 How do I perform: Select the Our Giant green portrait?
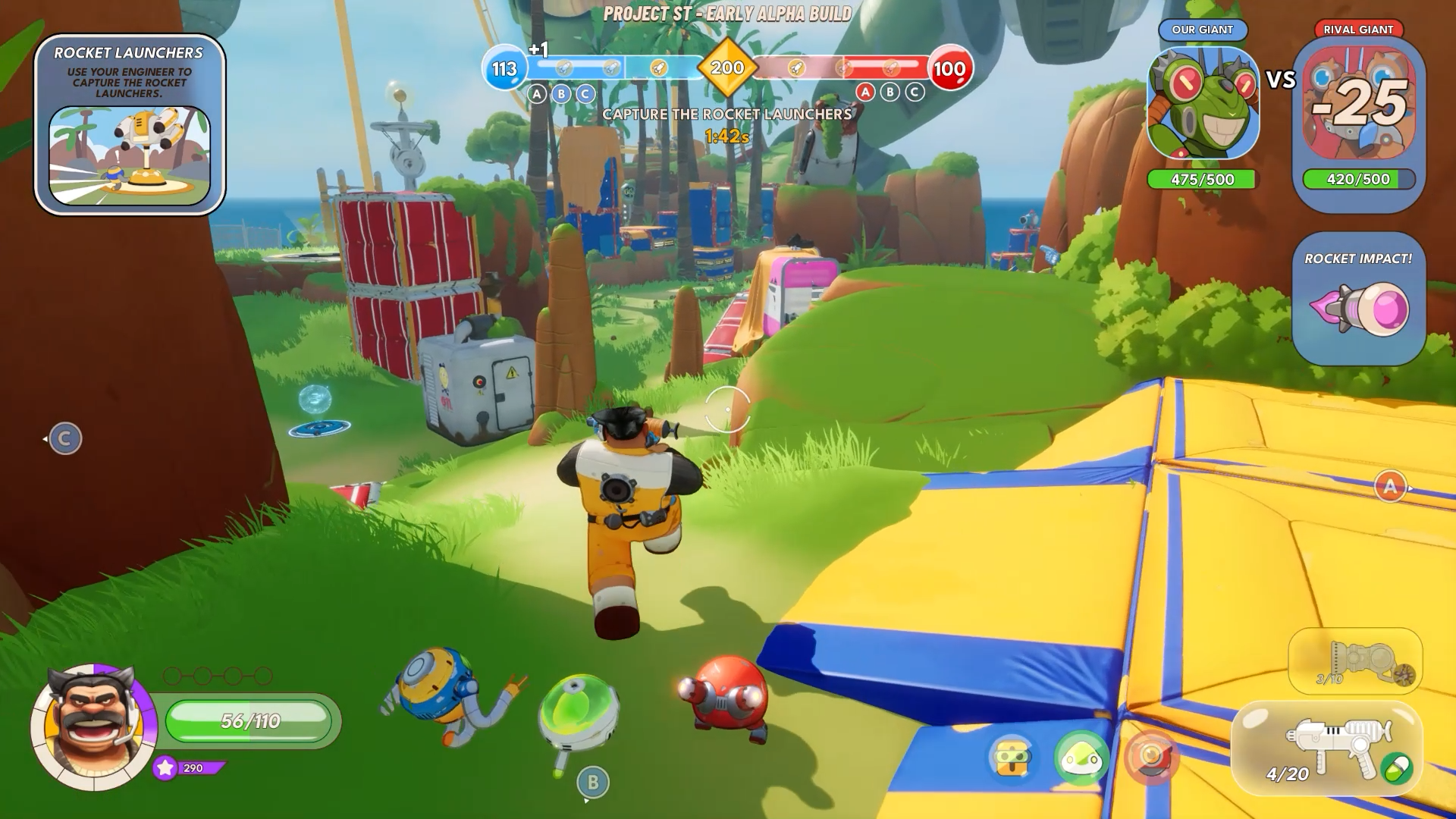point(1203,104)
